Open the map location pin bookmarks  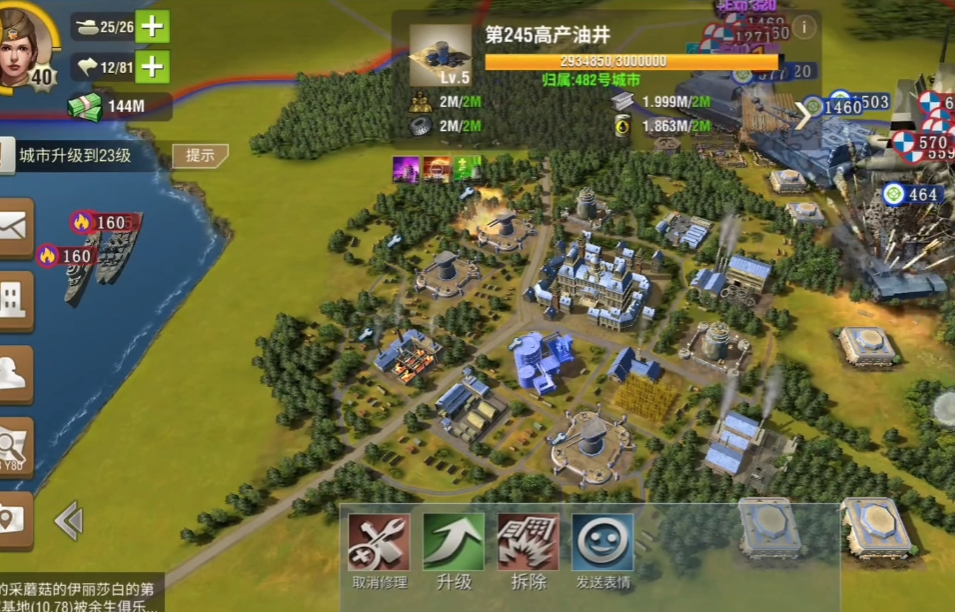click(x=14, y=520)
